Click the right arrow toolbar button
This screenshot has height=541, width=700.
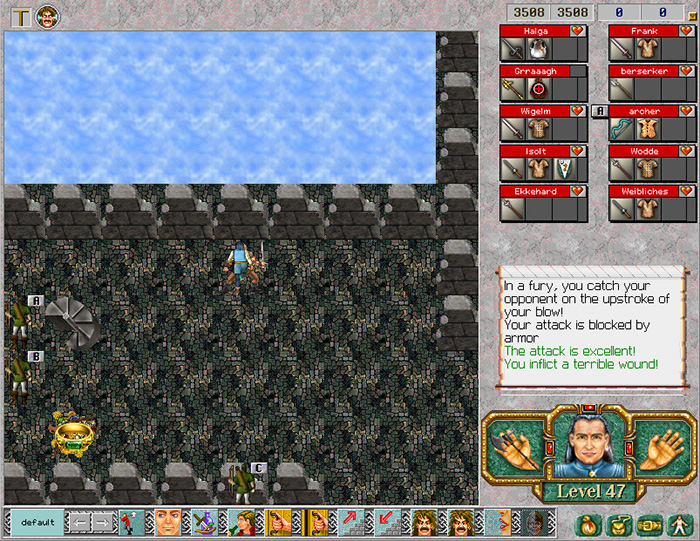click(104, 522)
